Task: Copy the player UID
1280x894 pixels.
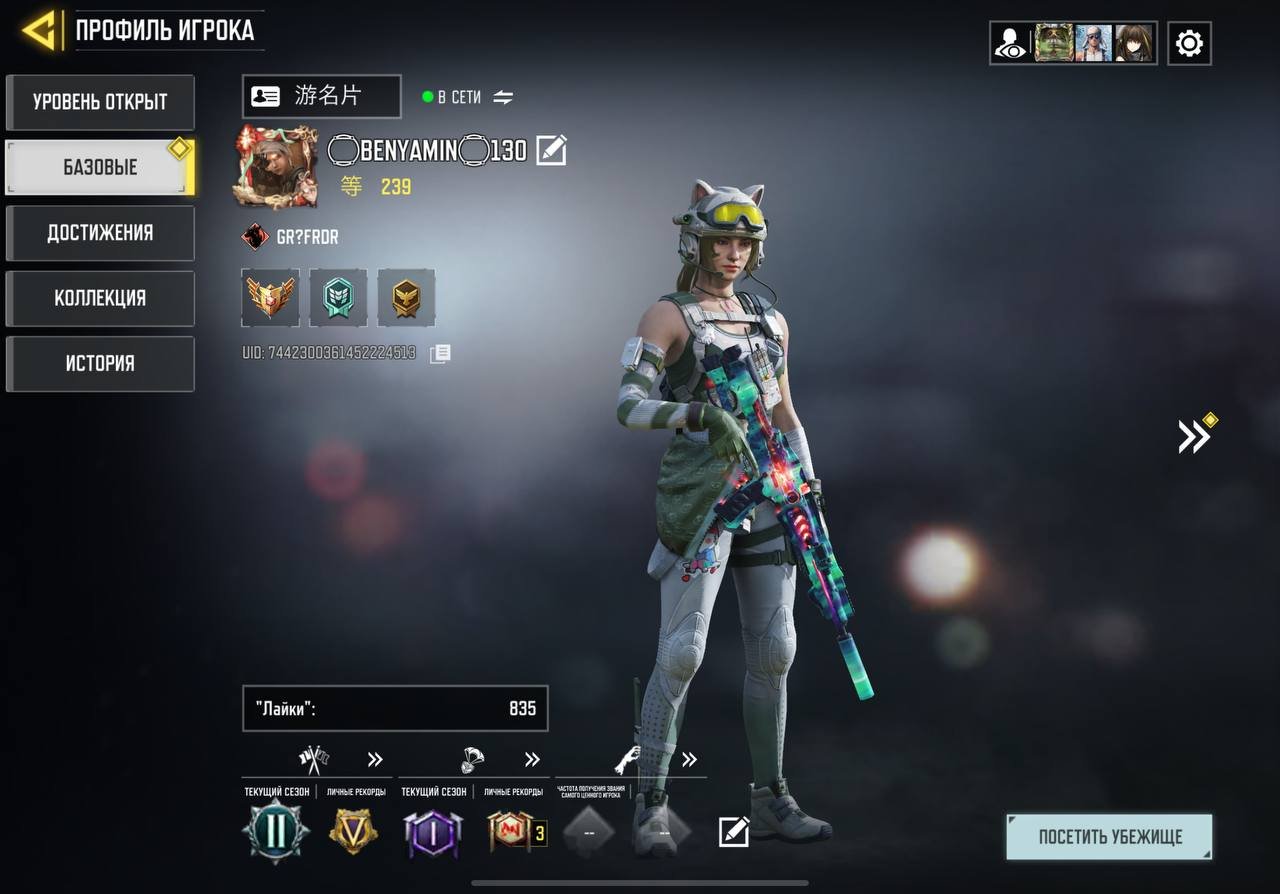Action: (x=440, y=353)
